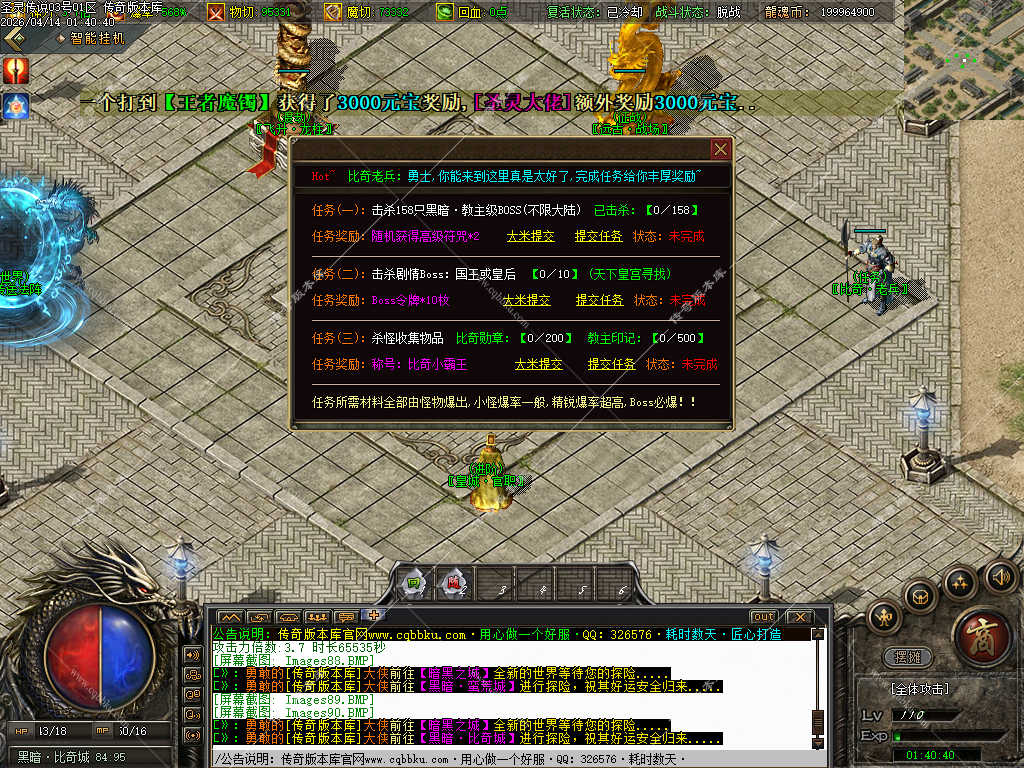Submit task one via 提交任务

point(598,236)
